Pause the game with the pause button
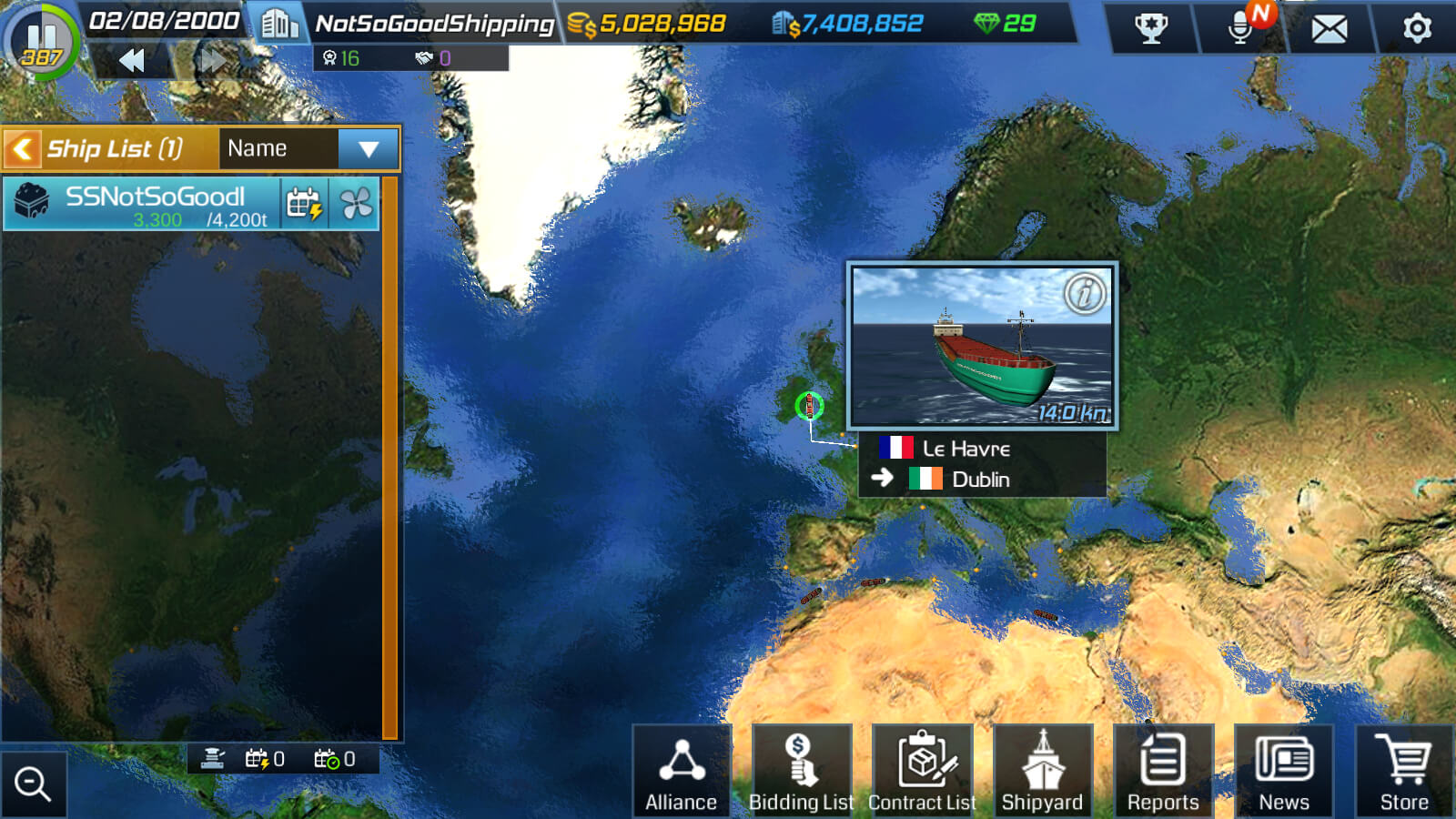This screenshot has width=1456, height=819. tap(41, 41)
